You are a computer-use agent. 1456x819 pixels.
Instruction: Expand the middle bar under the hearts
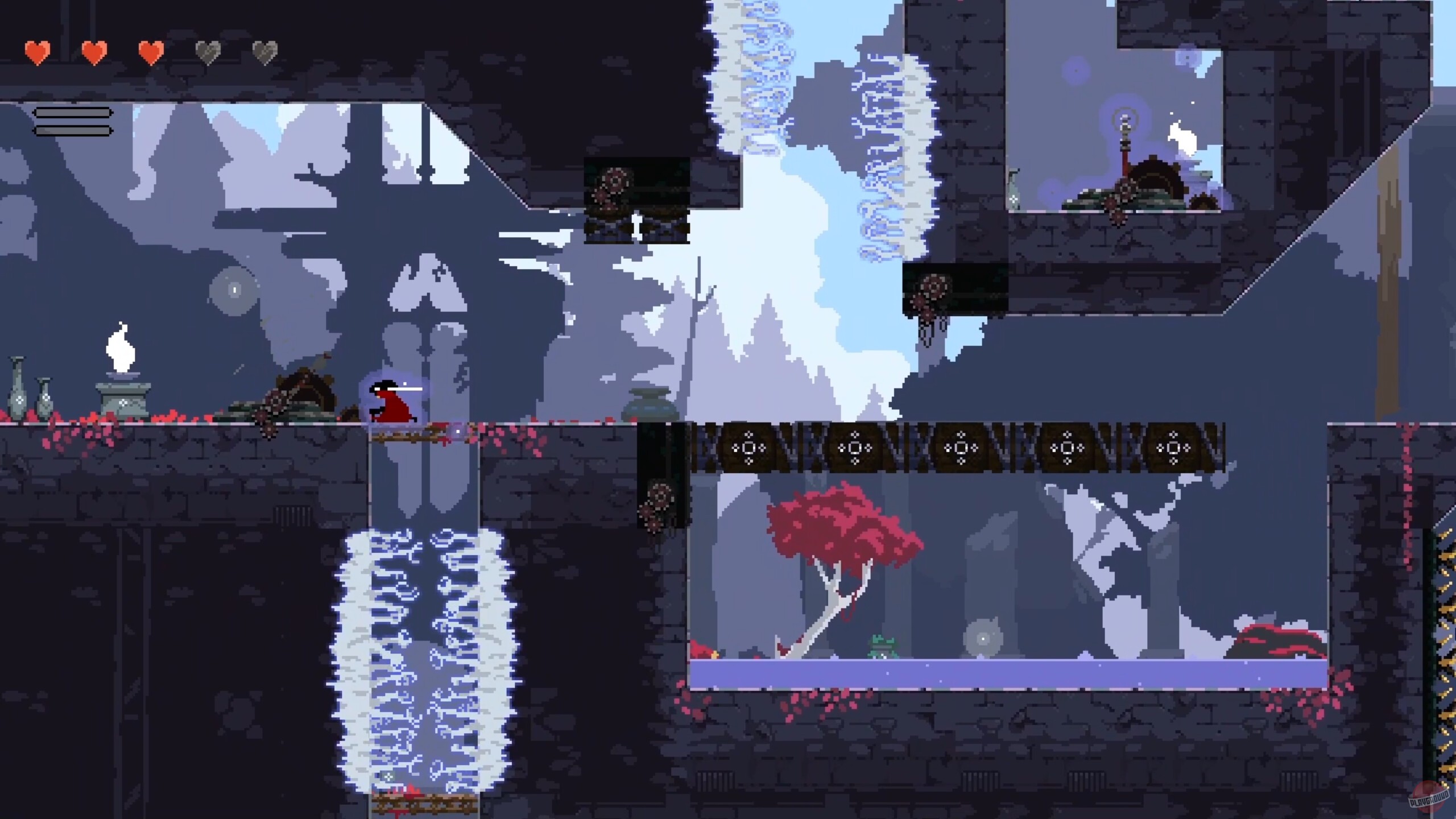(x=73, y=121)
